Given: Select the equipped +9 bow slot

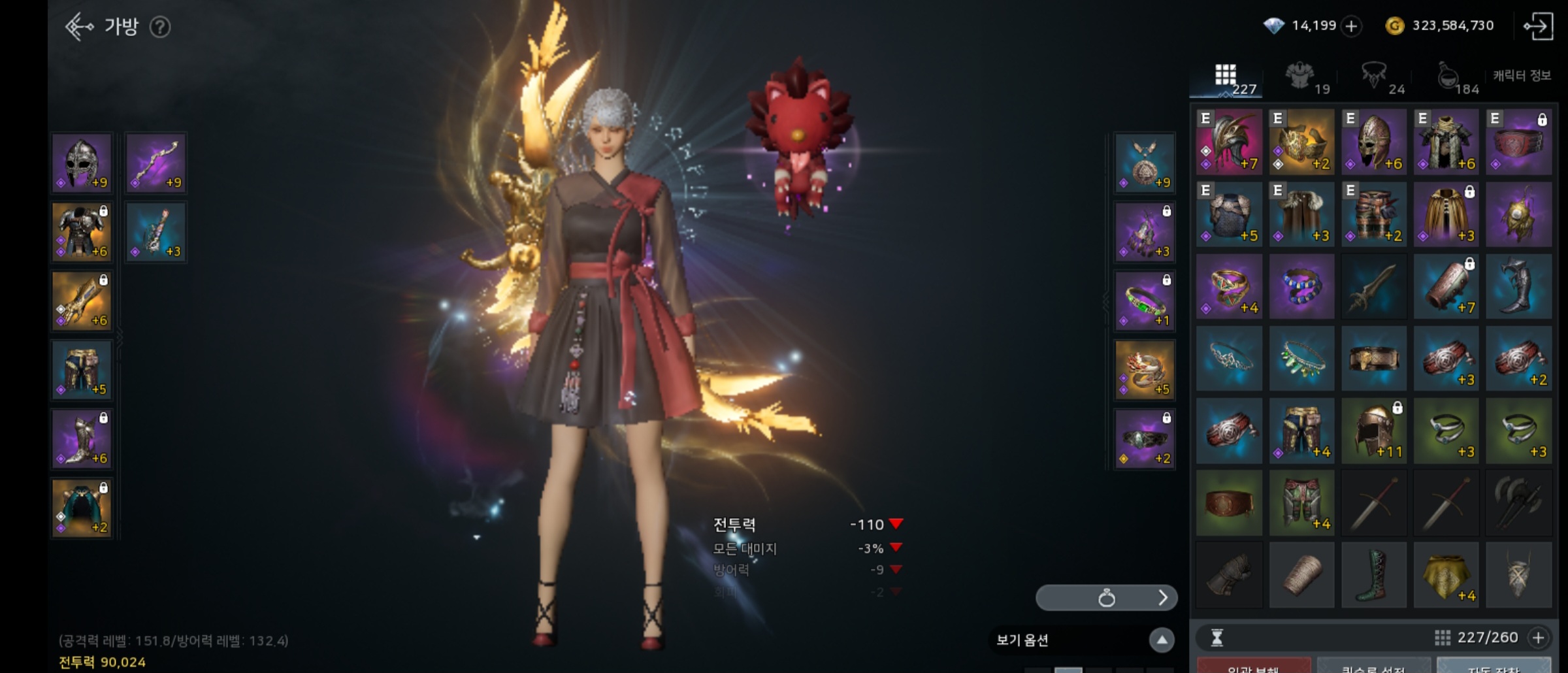Looking at the screenshot, I should (x=156, y=163).
